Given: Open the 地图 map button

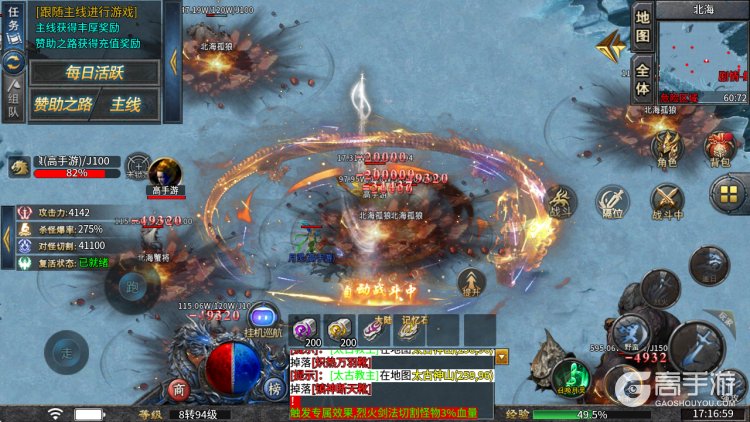Looking at the screenshot, I should [643, 27].
